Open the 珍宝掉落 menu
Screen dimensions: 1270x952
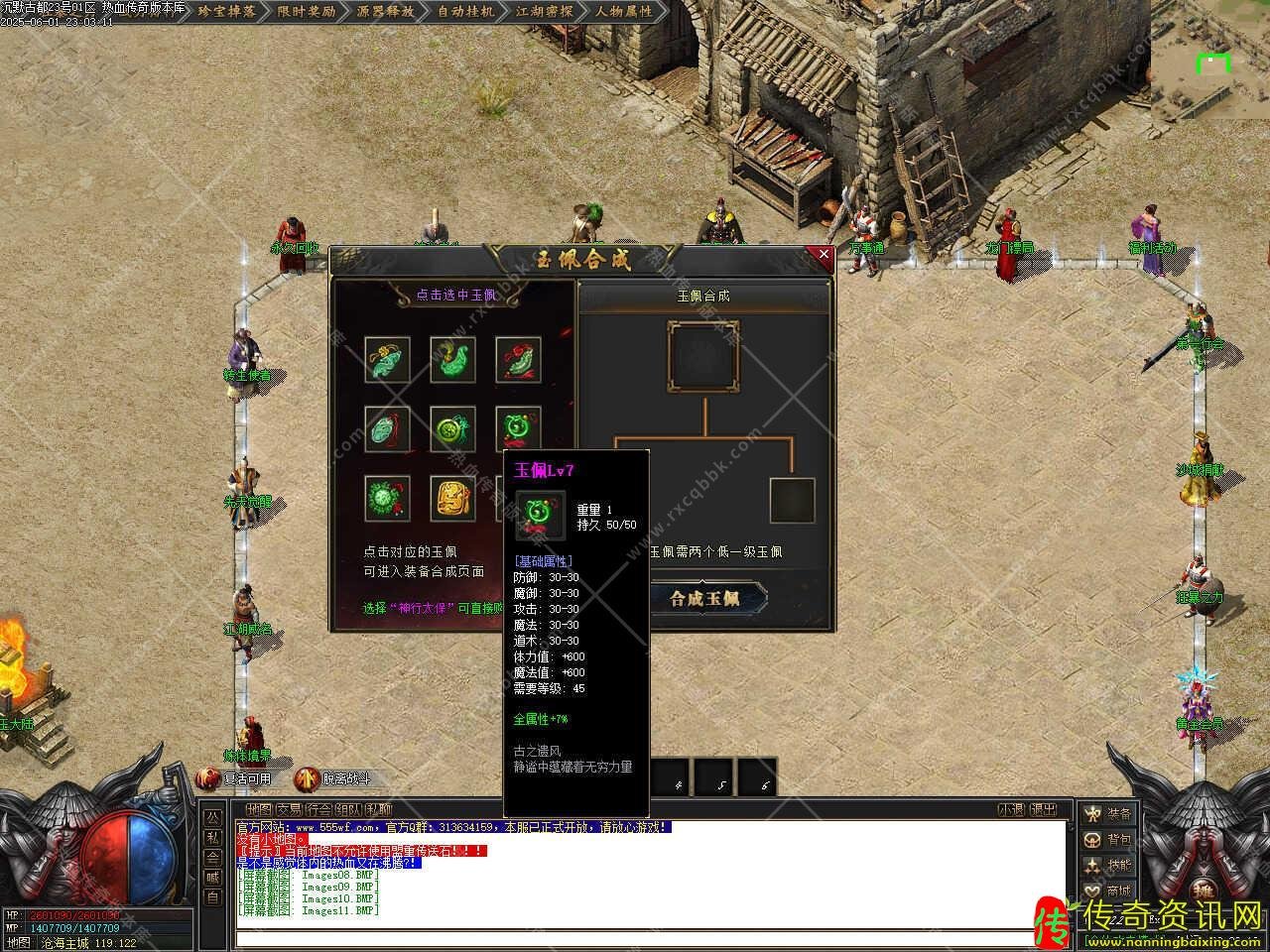point(227,12)
